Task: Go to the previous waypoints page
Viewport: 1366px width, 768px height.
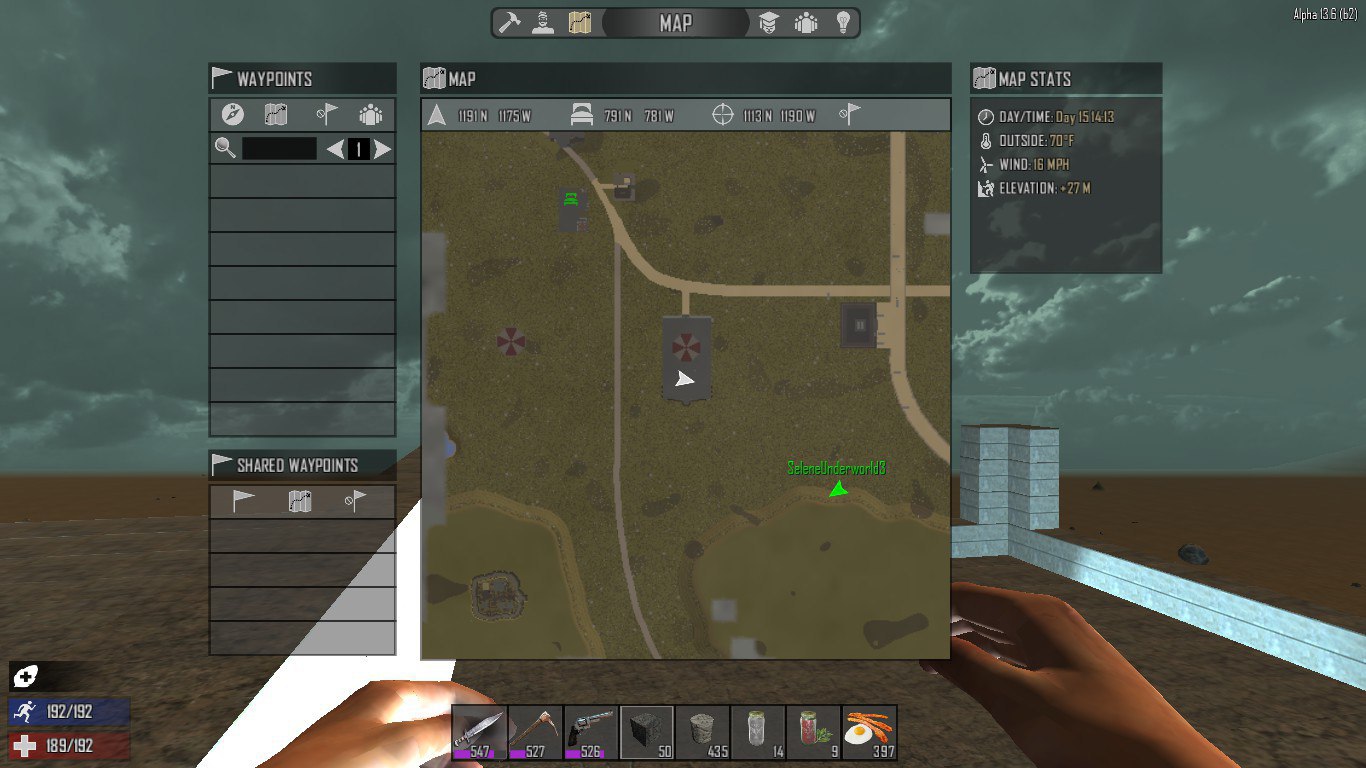Action: [335, 150]
